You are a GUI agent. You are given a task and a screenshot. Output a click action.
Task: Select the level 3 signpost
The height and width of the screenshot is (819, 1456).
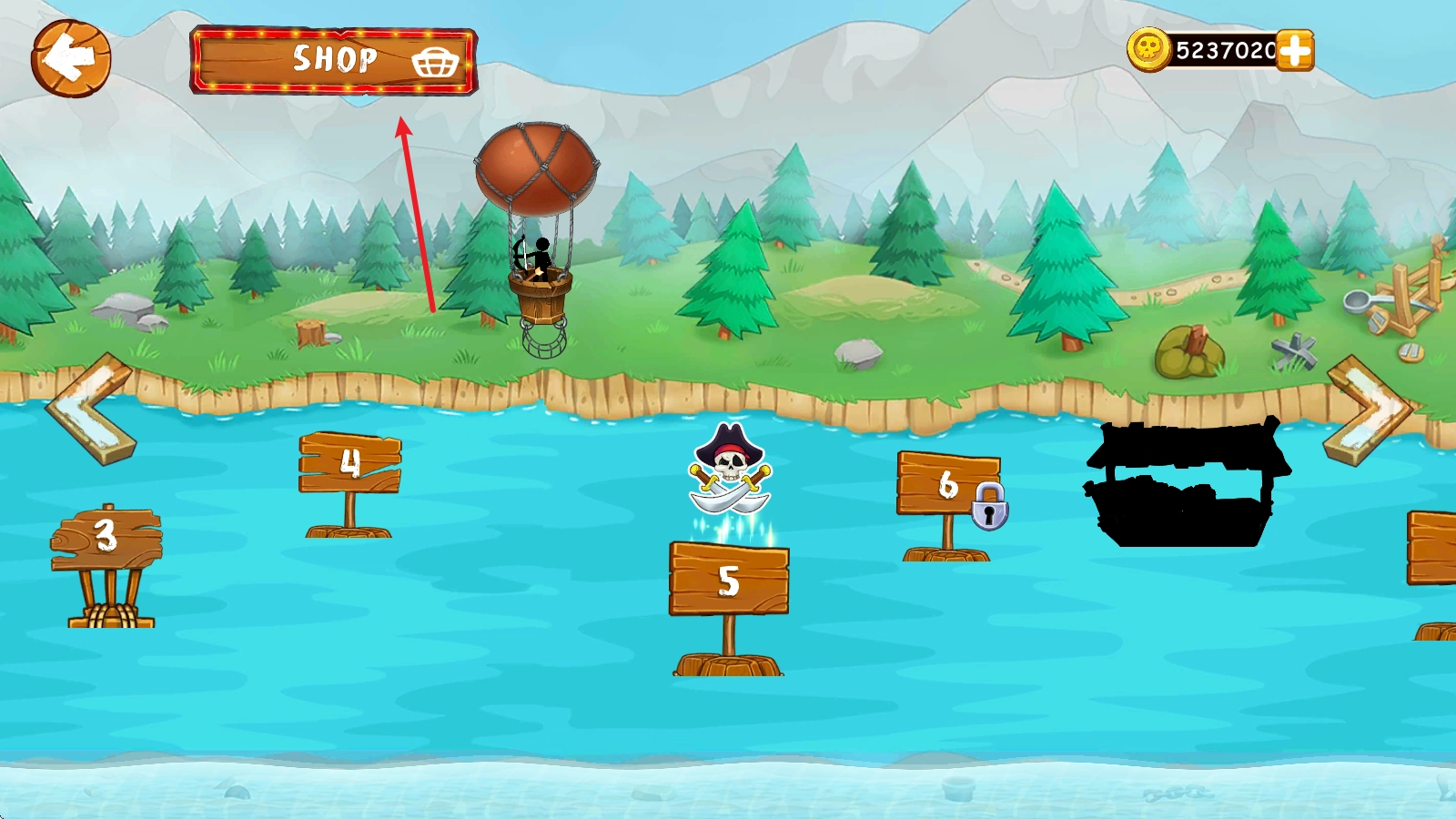pyautogui.click(x=106, y=539)
